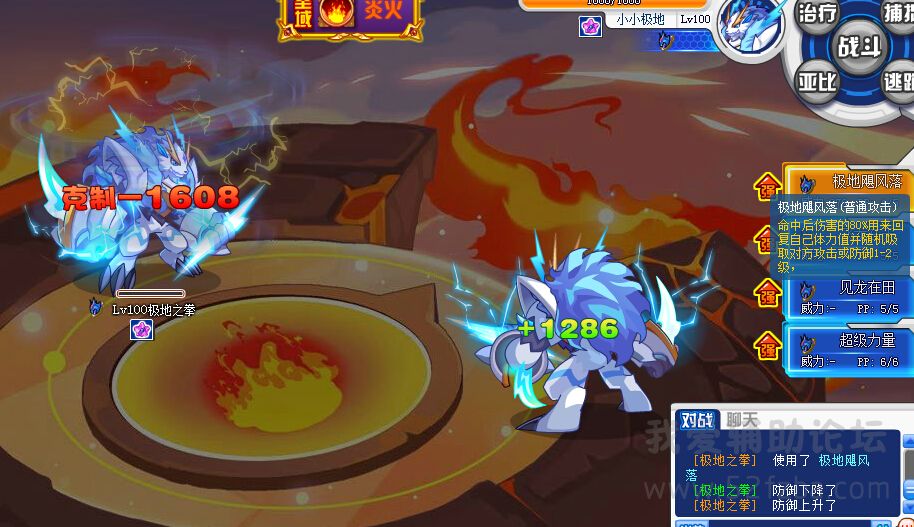
Task: Switch to the 对战 (battle) log tab
Action: (x=695, y=420)
